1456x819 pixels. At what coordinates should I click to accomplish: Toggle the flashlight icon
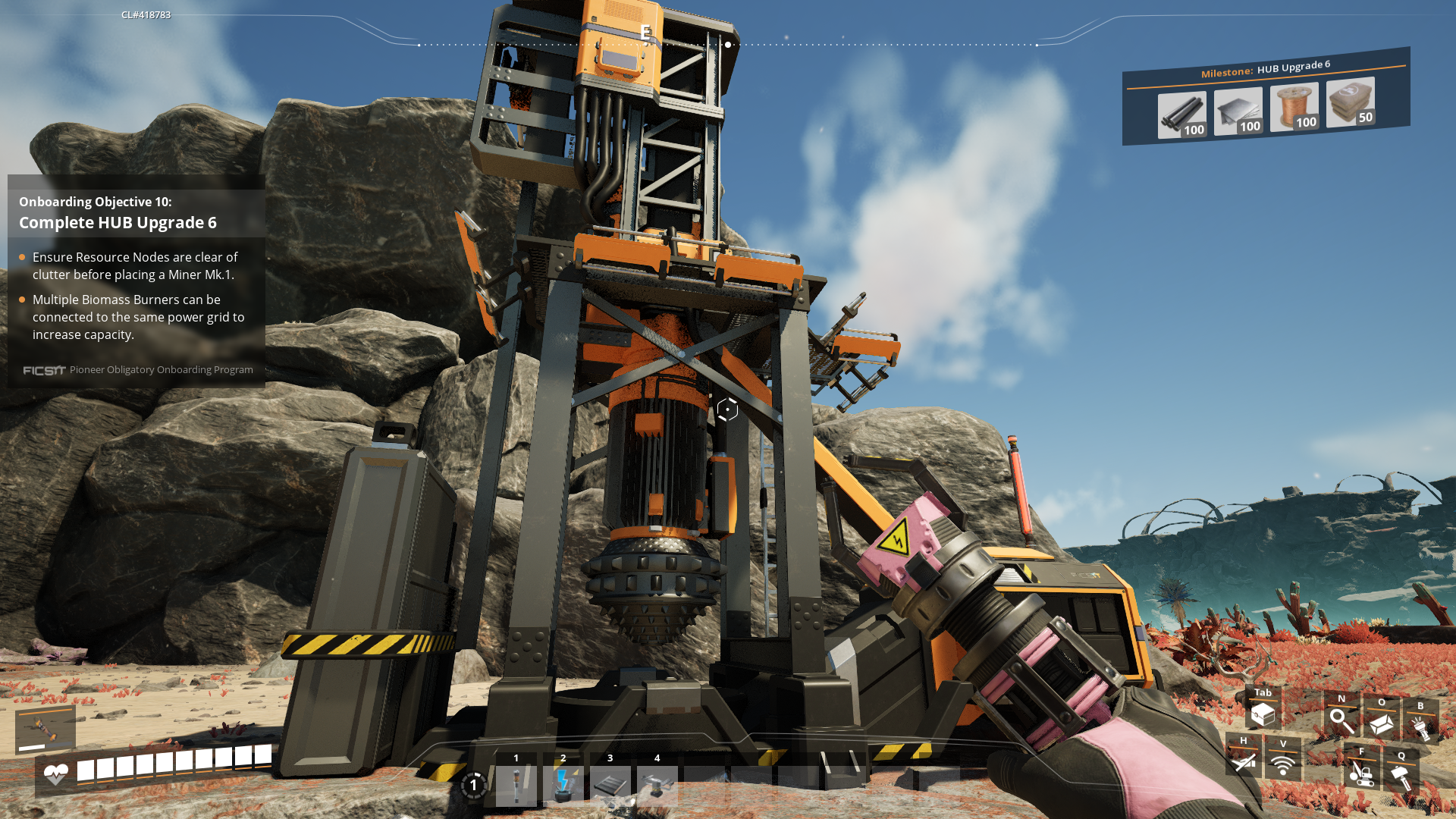tap(1420, 727)
